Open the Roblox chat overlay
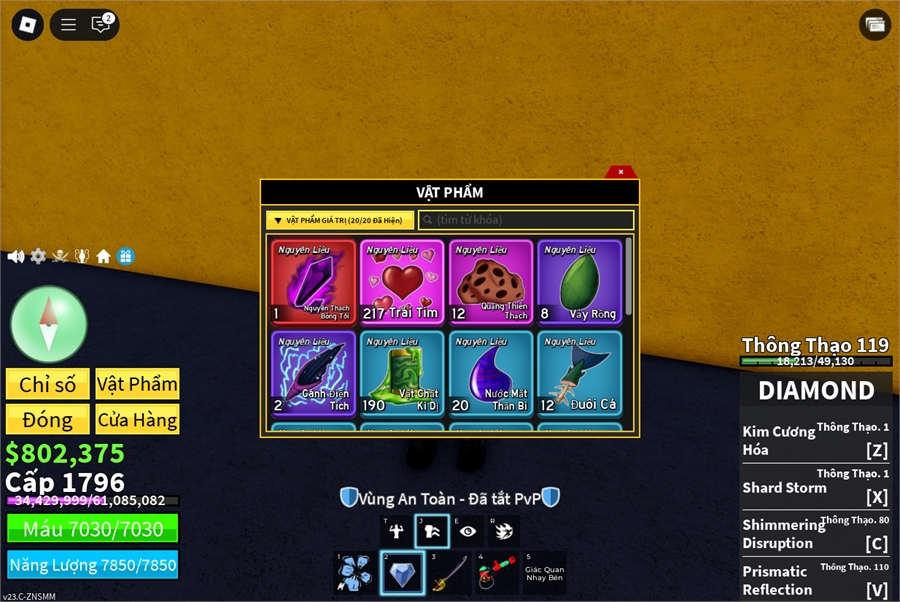 pos(101,25)
